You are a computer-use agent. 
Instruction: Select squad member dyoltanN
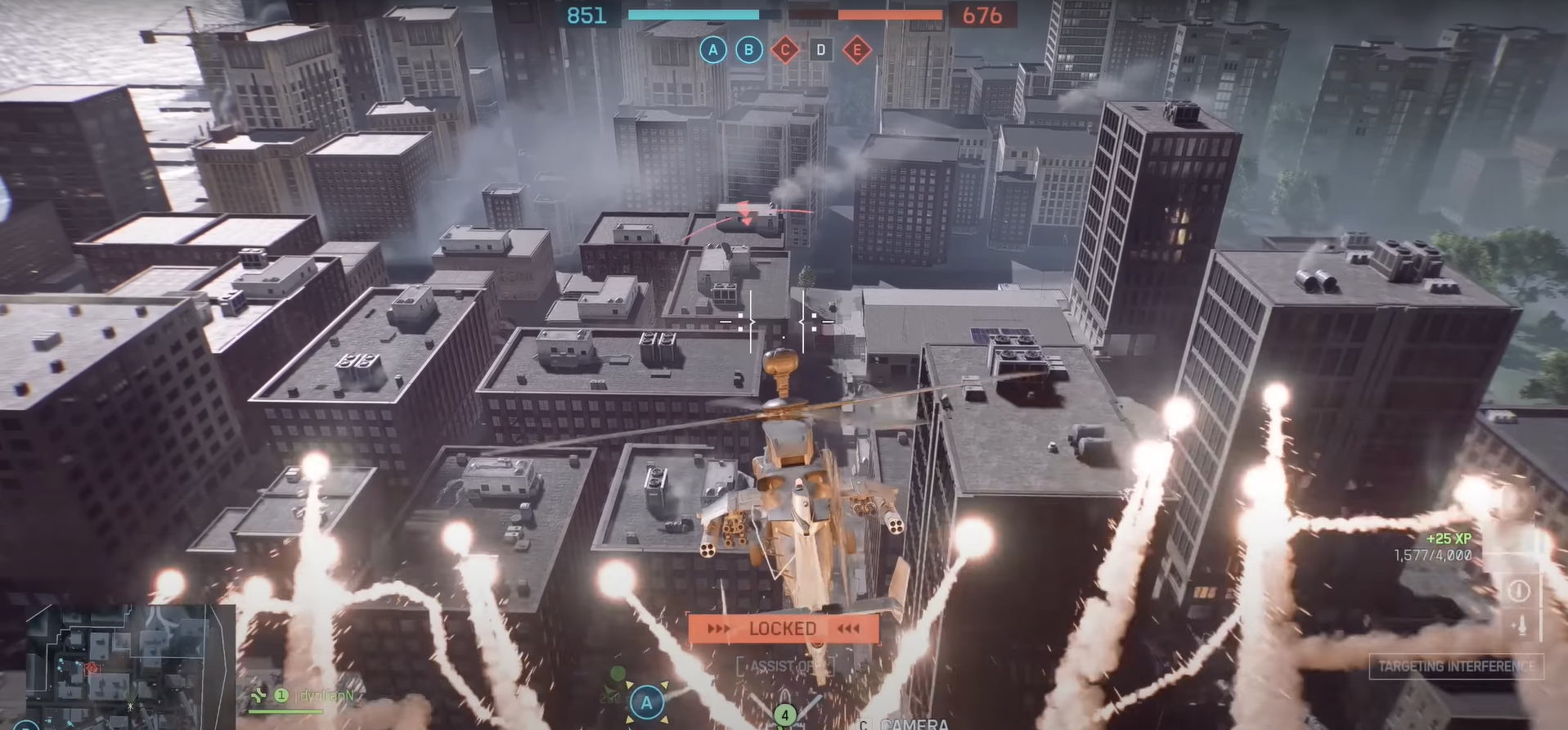pos(326,696)
